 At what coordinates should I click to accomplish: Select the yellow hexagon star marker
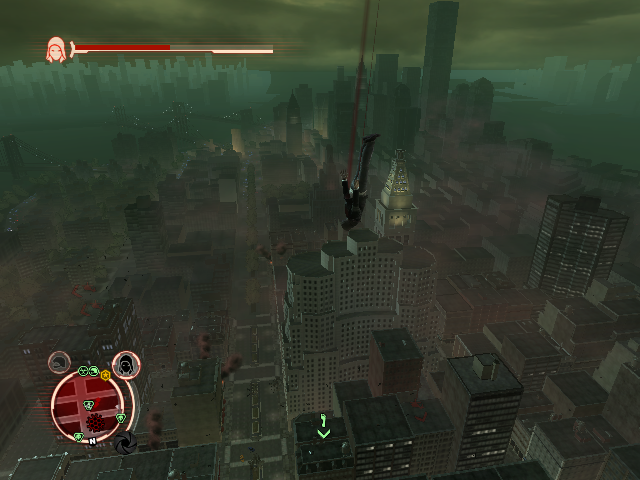[x=105, y=374]
